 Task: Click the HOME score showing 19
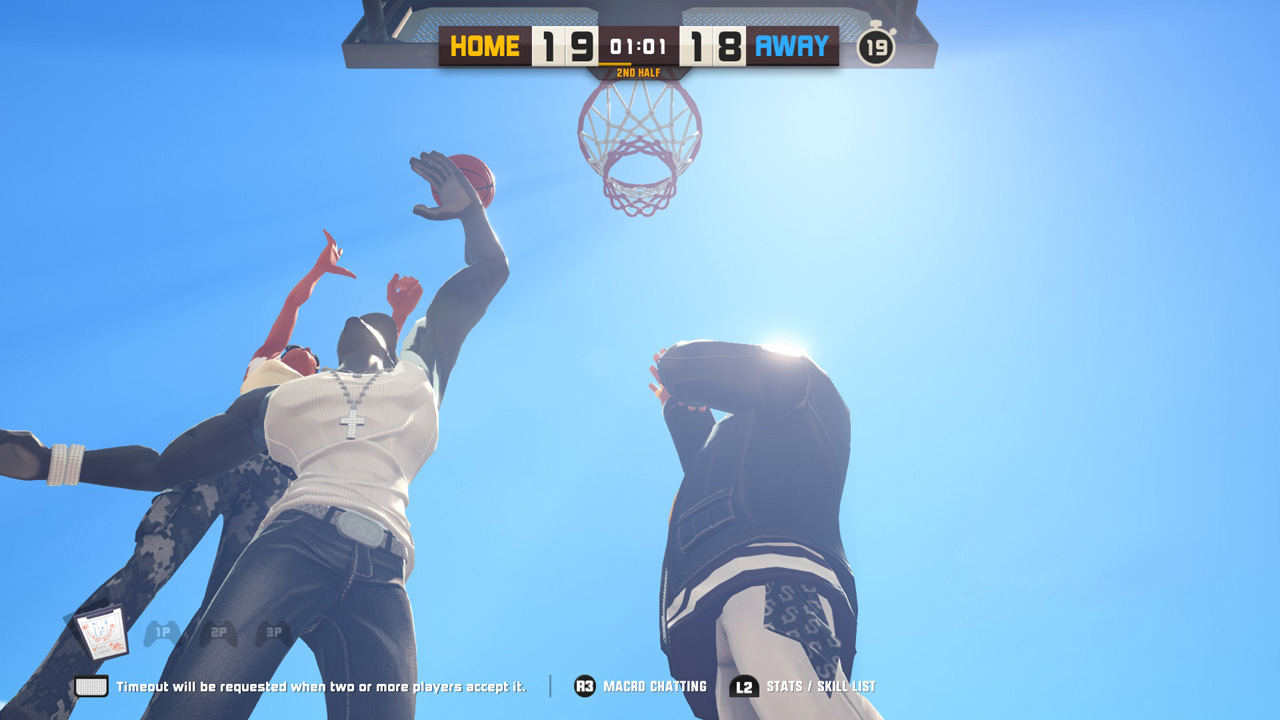pos(566,46)
